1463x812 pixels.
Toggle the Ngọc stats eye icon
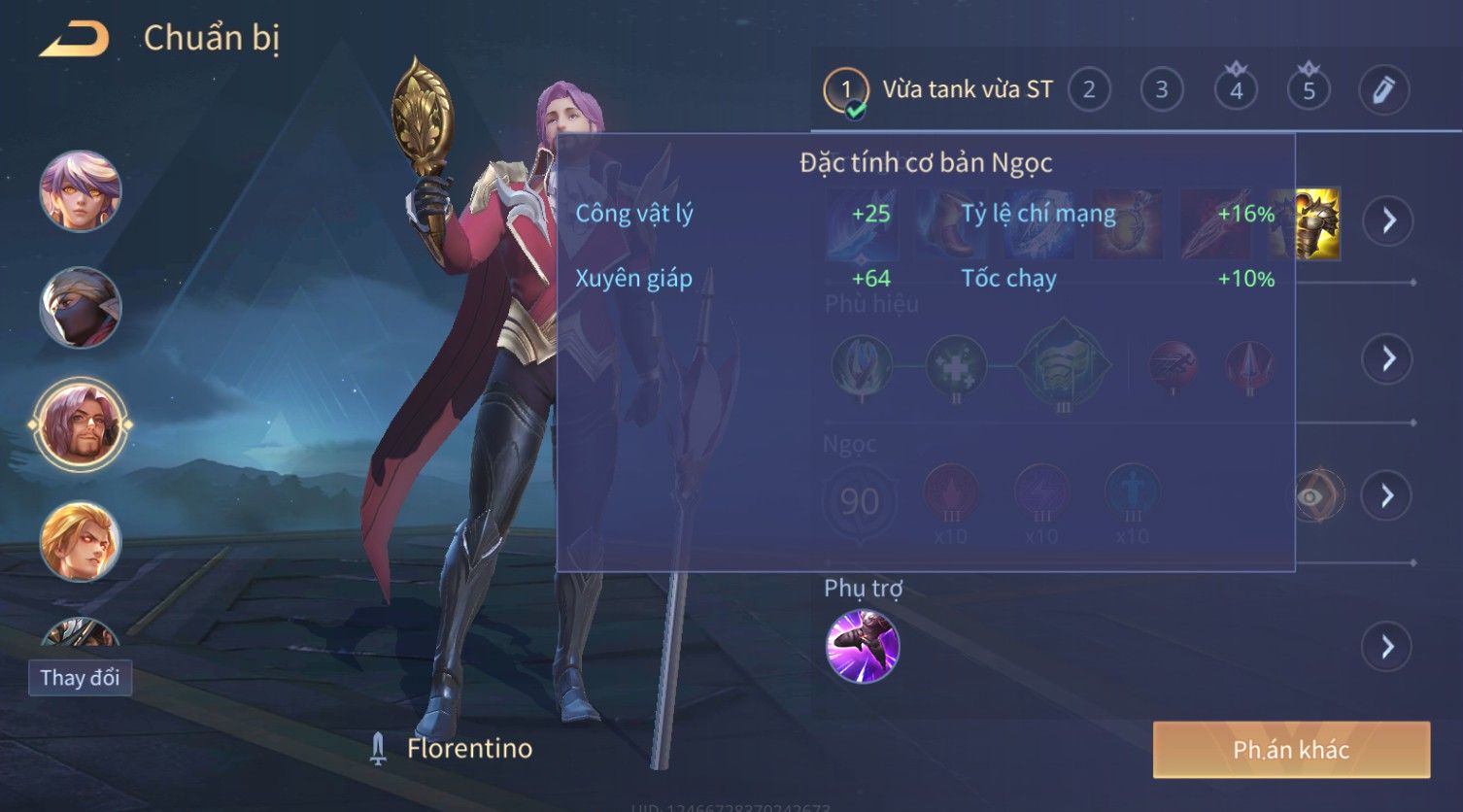pyautogui.click(x=1312, y=497)
